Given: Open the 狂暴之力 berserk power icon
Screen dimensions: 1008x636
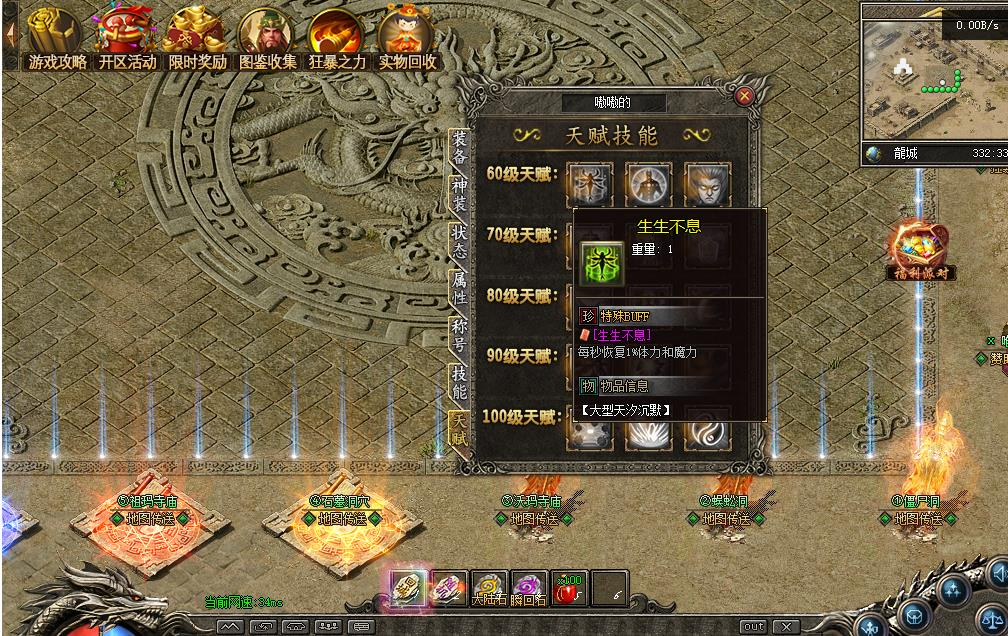Looking at the screenshot, I should click(337, 38).
